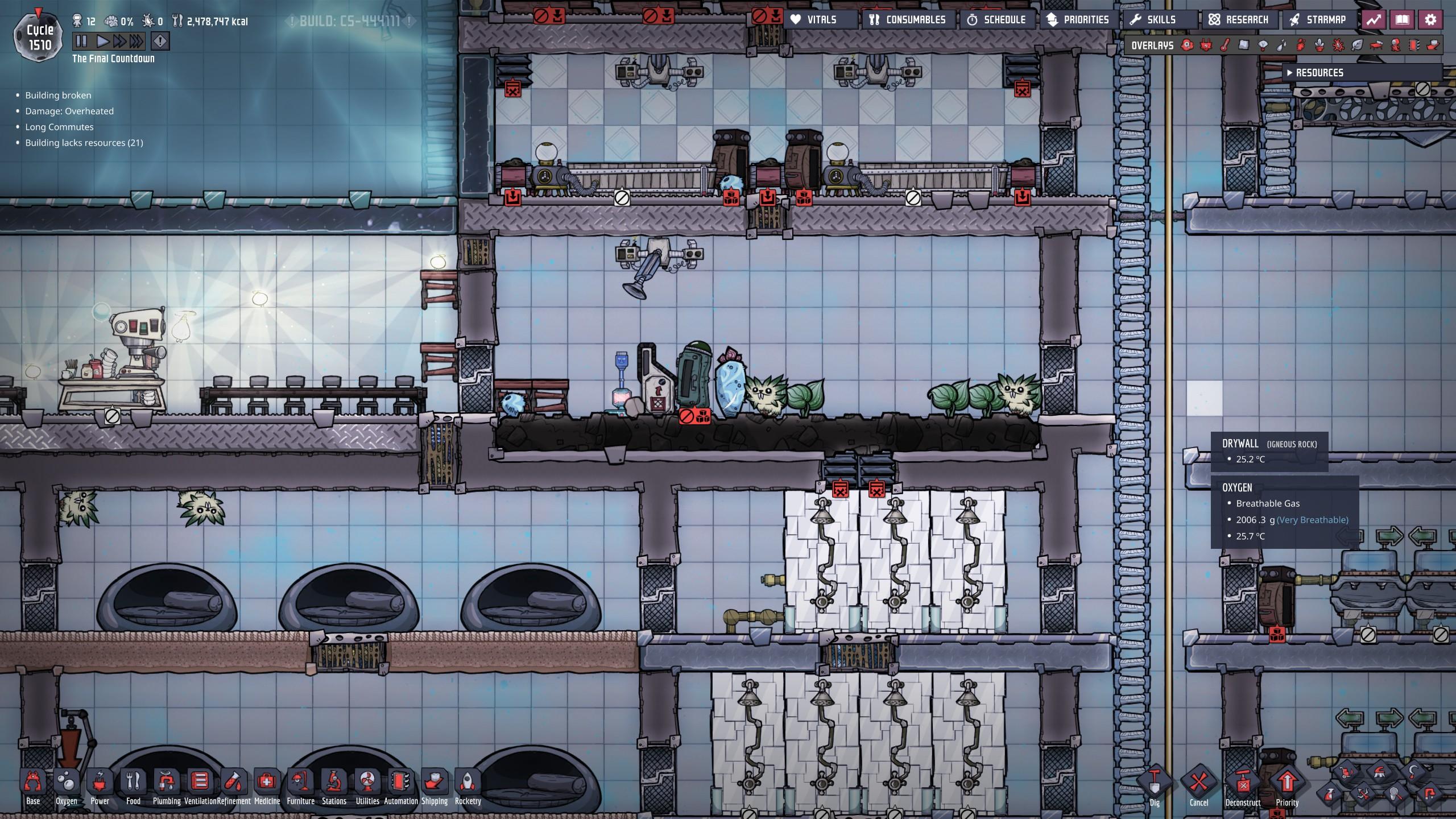Select the Cancel tool
This screenshot has height=819, width=1456.
[x=1198, y=780]
